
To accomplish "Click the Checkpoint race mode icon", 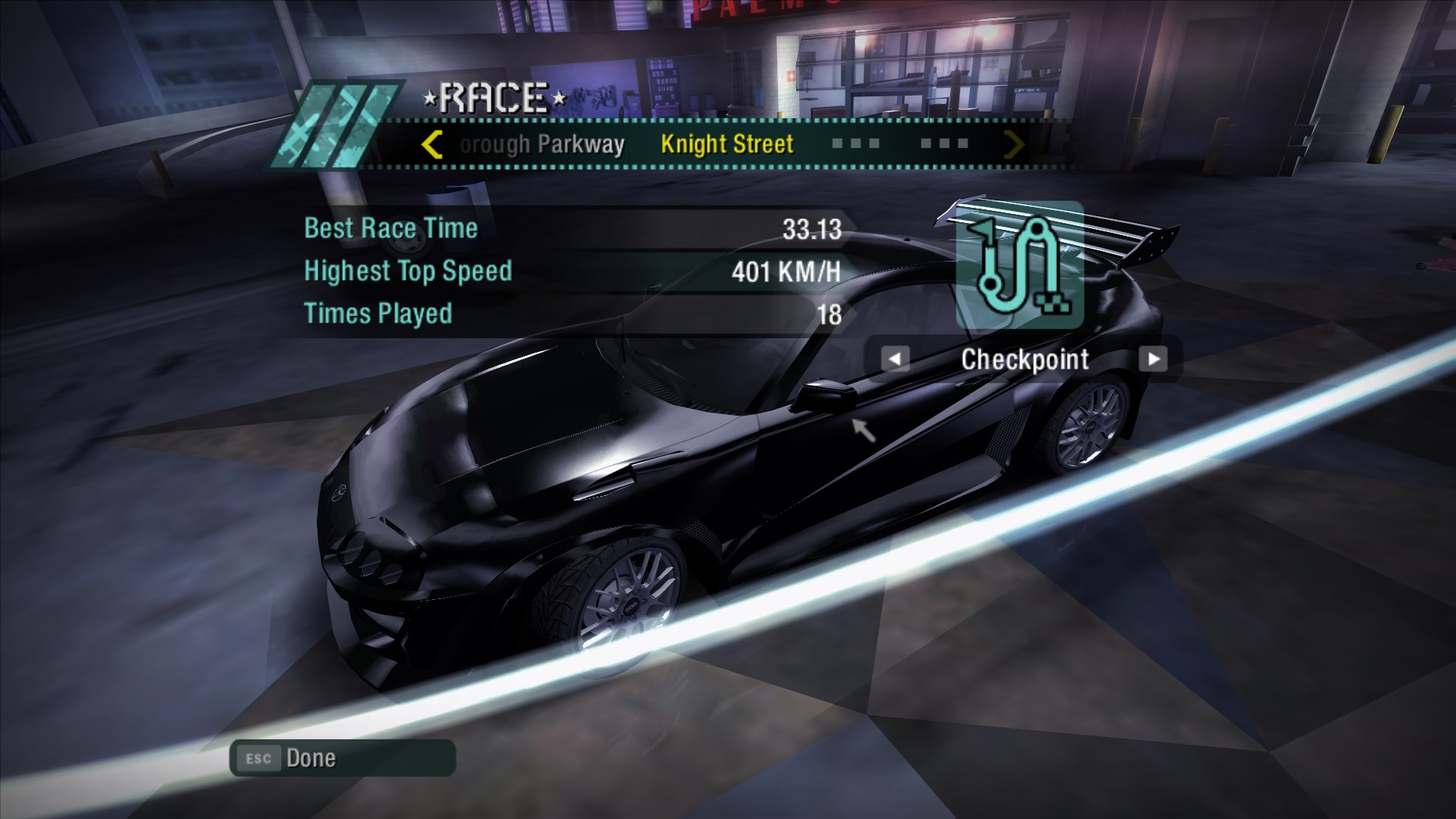I will [1019, 265].
